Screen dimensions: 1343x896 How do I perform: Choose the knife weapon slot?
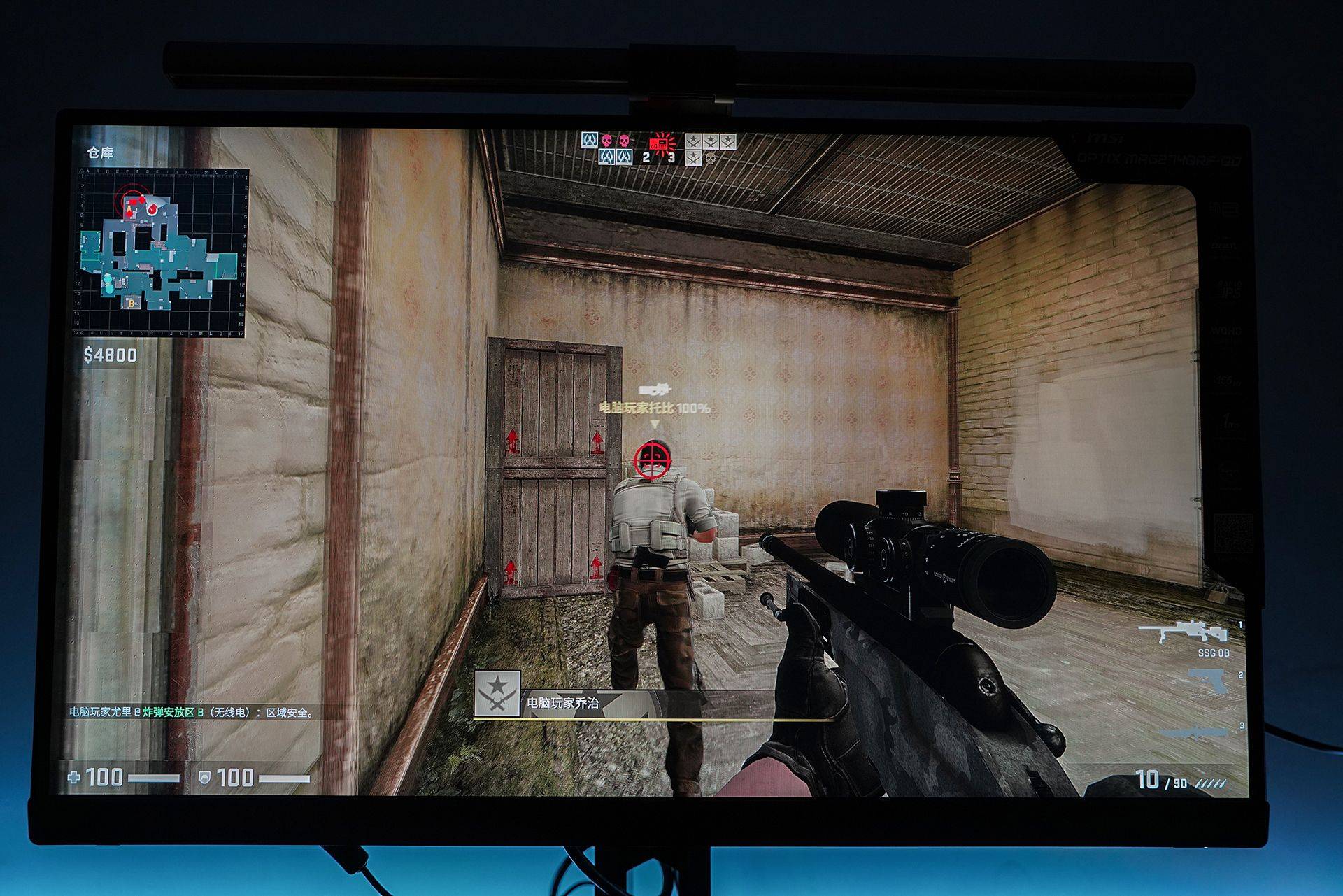(1196, 732)
